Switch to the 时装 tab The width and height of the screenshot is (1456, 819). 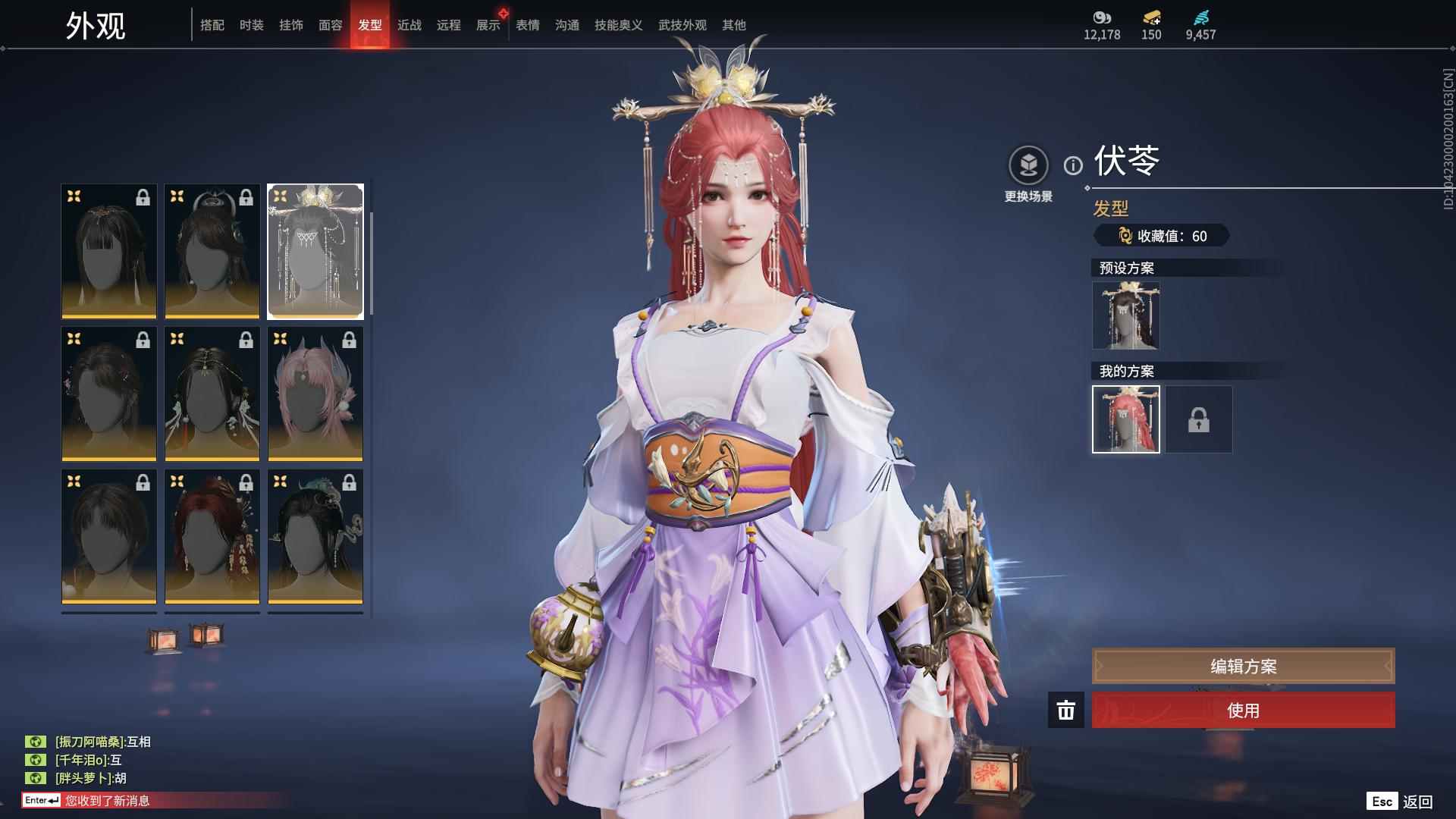pyautogui.click(x=253, y=24)
